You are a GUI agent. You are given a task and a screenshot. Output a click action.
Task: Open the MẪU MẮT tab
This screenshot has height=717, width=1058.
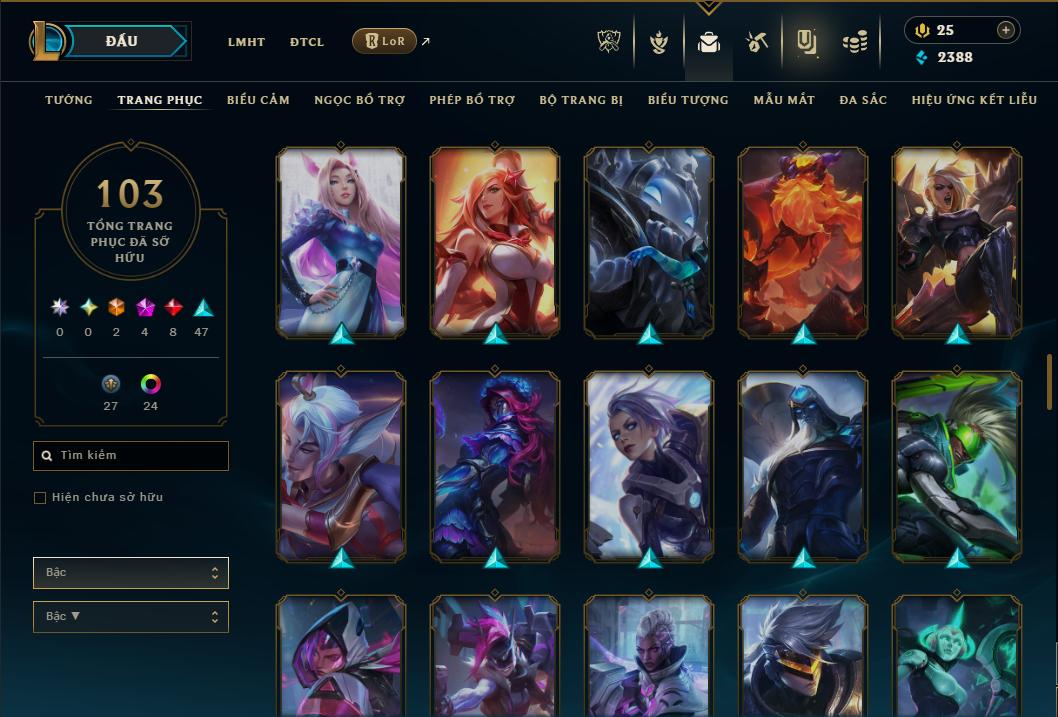pos(784,100)
